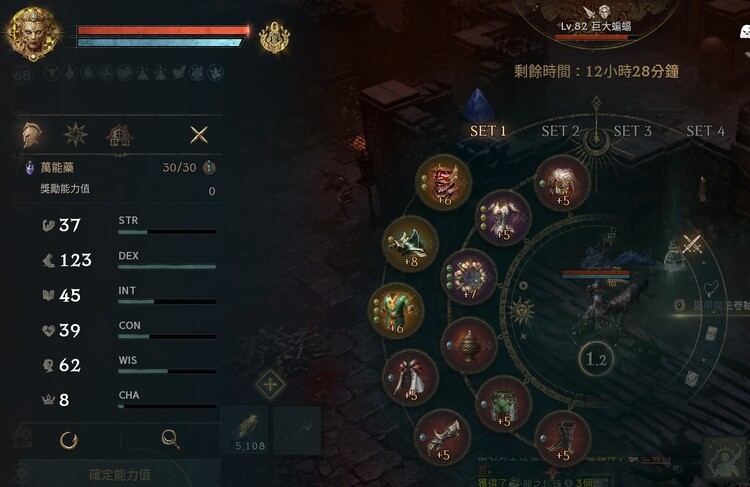Screen dimensions: 750x487
Task: Switch to the SET 1 equipment tab
Action: coord(489,131)
